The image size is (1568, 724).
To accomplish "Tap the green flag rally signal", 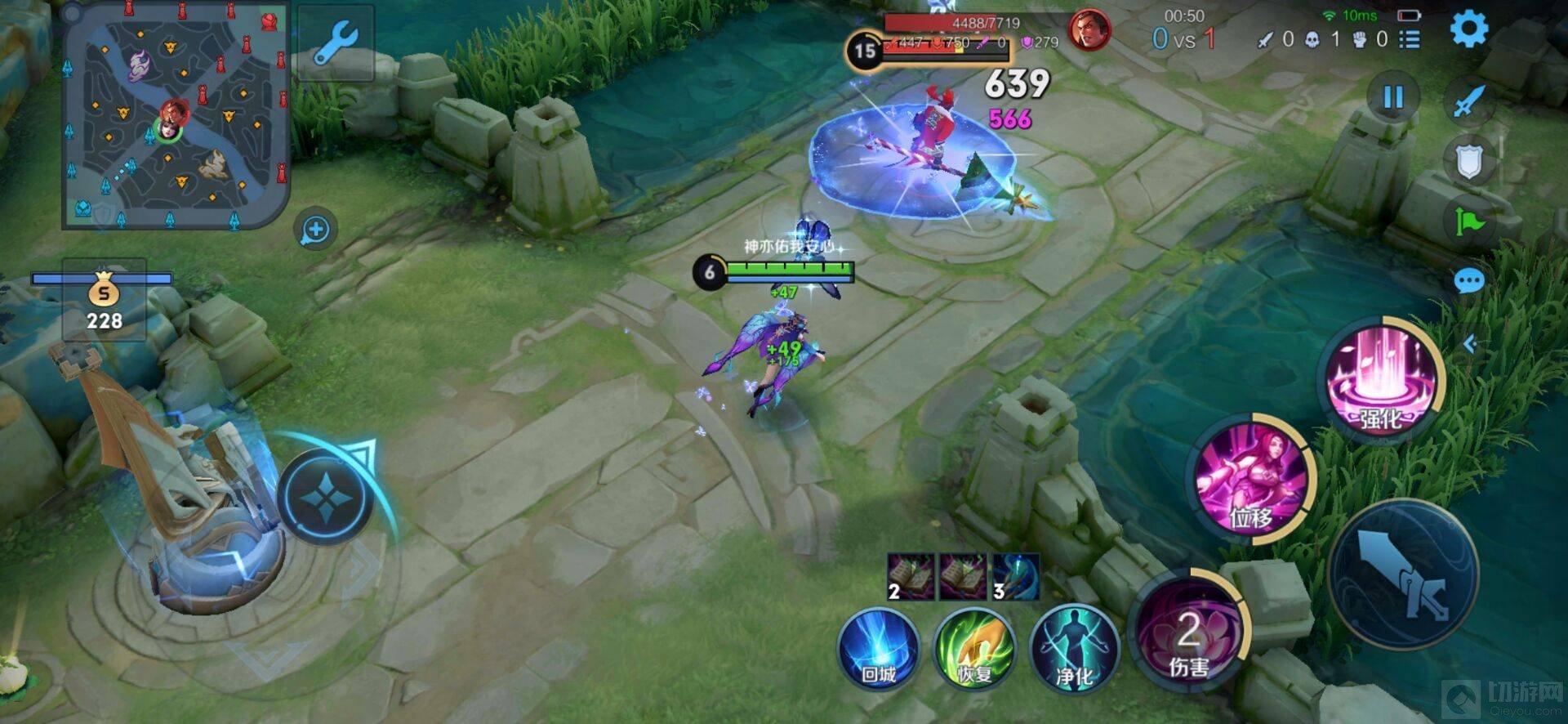I will tap(1468, 221).
